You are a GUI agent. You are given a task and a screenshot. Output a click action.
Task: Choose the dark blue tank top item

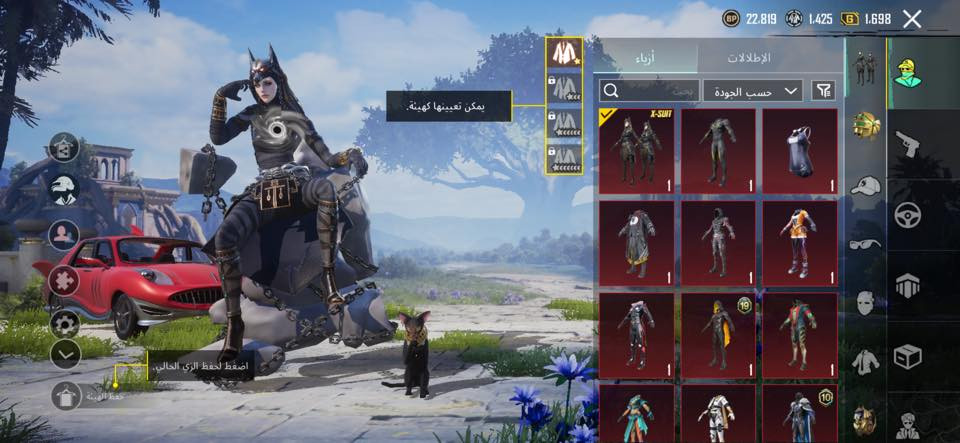click(x=800, y=151)
